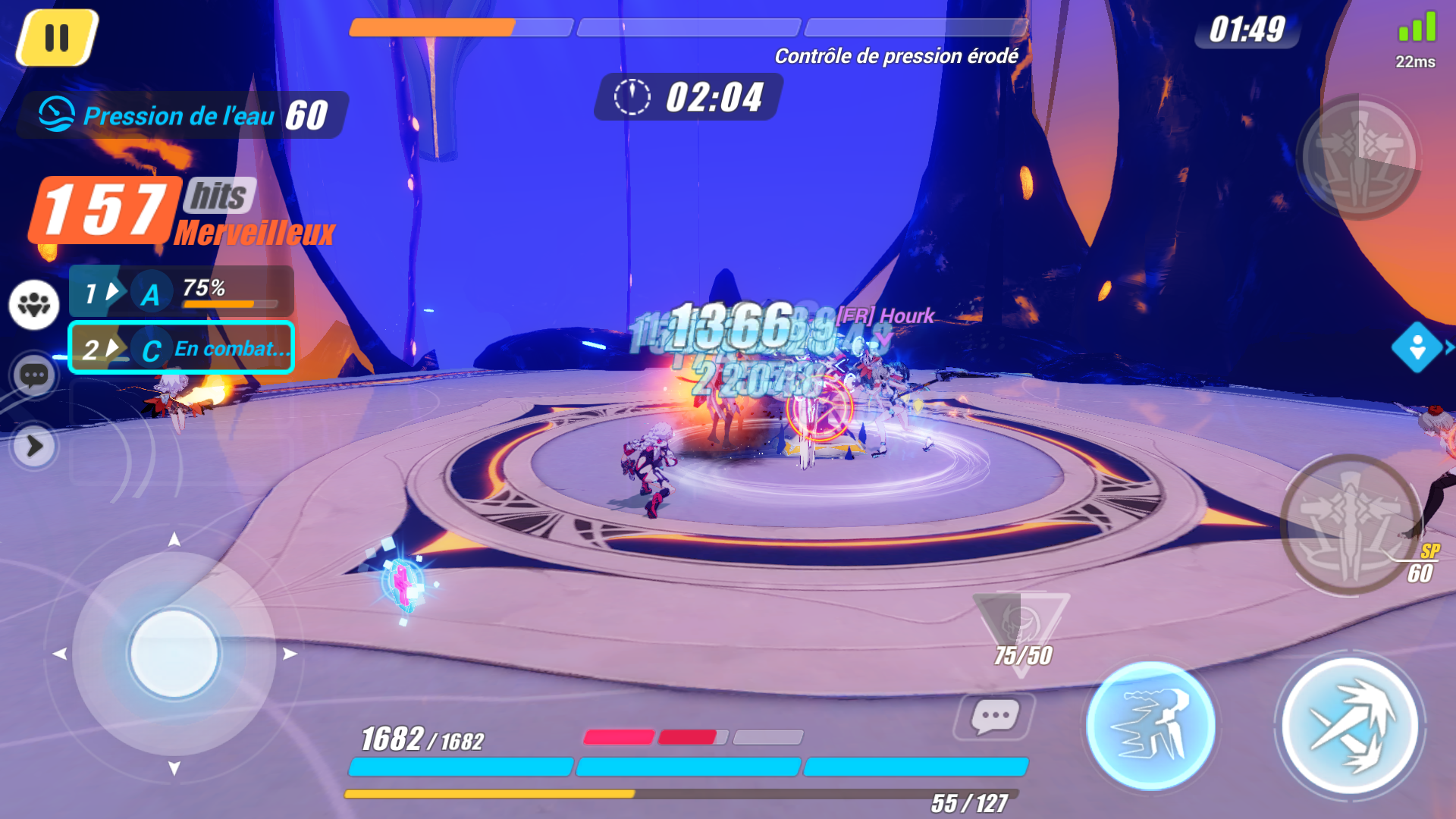This screenshot has height=819, width=1456.
Task: Tap the virtual joystick knob
Action: click(x=174, y=654)
